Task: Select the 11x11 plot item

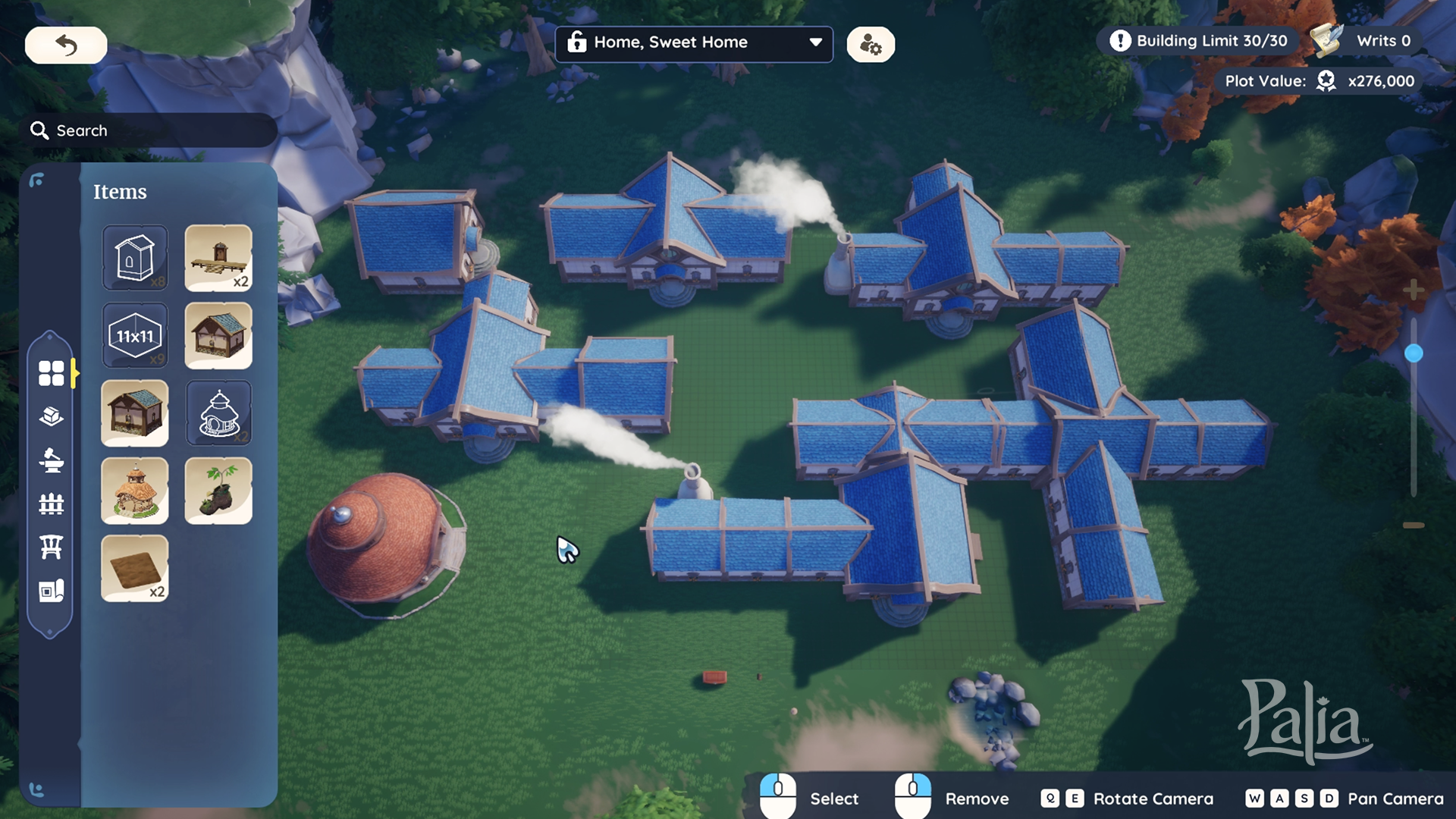Action: (135, 336)
